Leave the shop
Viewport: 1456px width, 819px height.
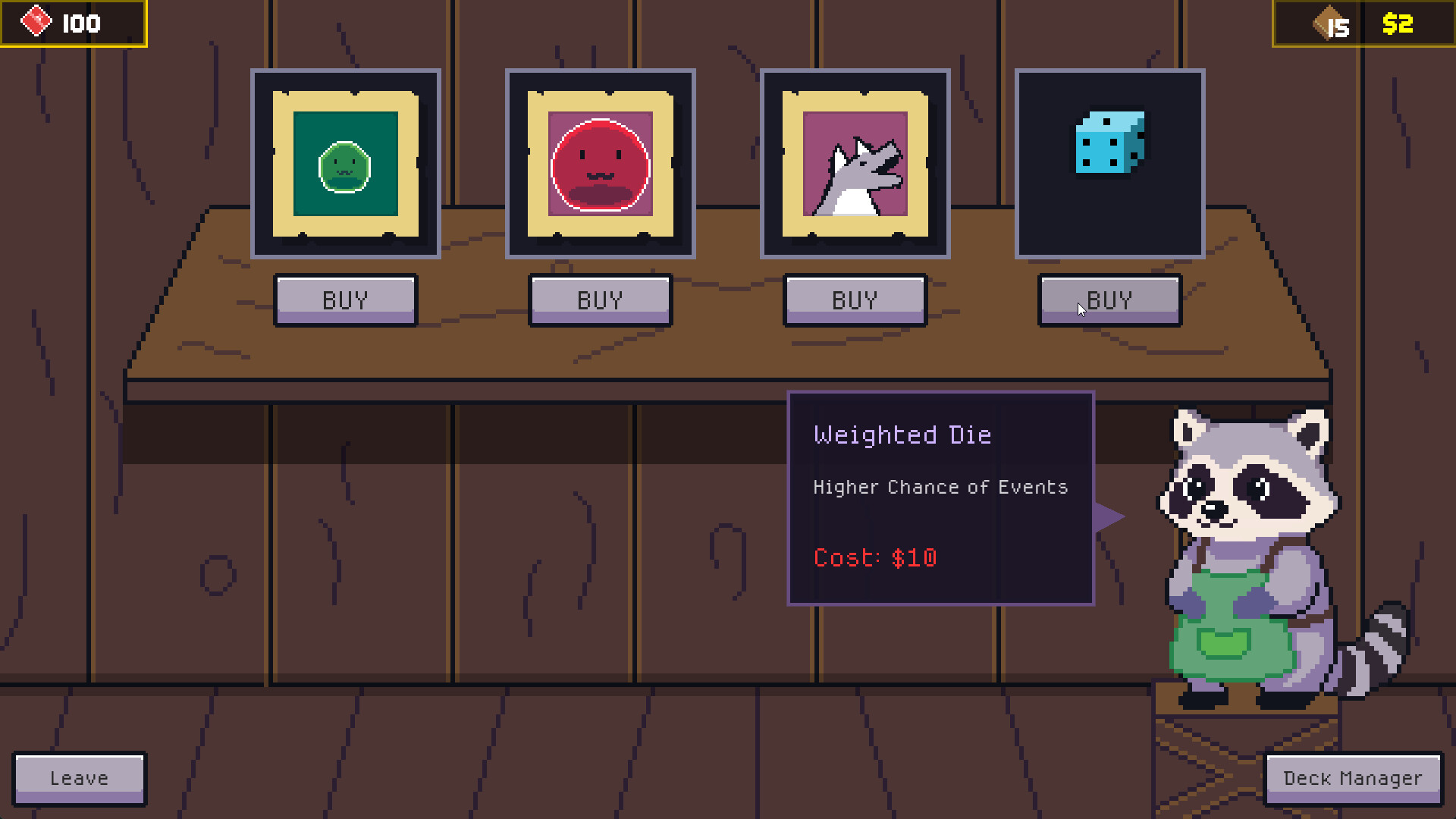(x=79, y=777)
